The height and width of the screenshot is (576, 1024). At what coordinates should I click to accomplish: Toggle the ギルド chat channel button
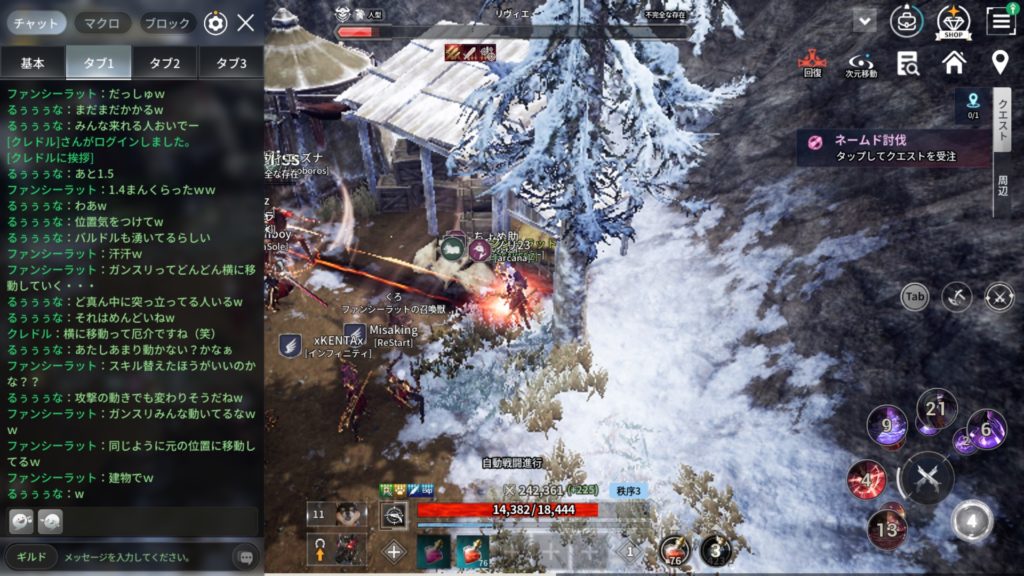(31, 557)
